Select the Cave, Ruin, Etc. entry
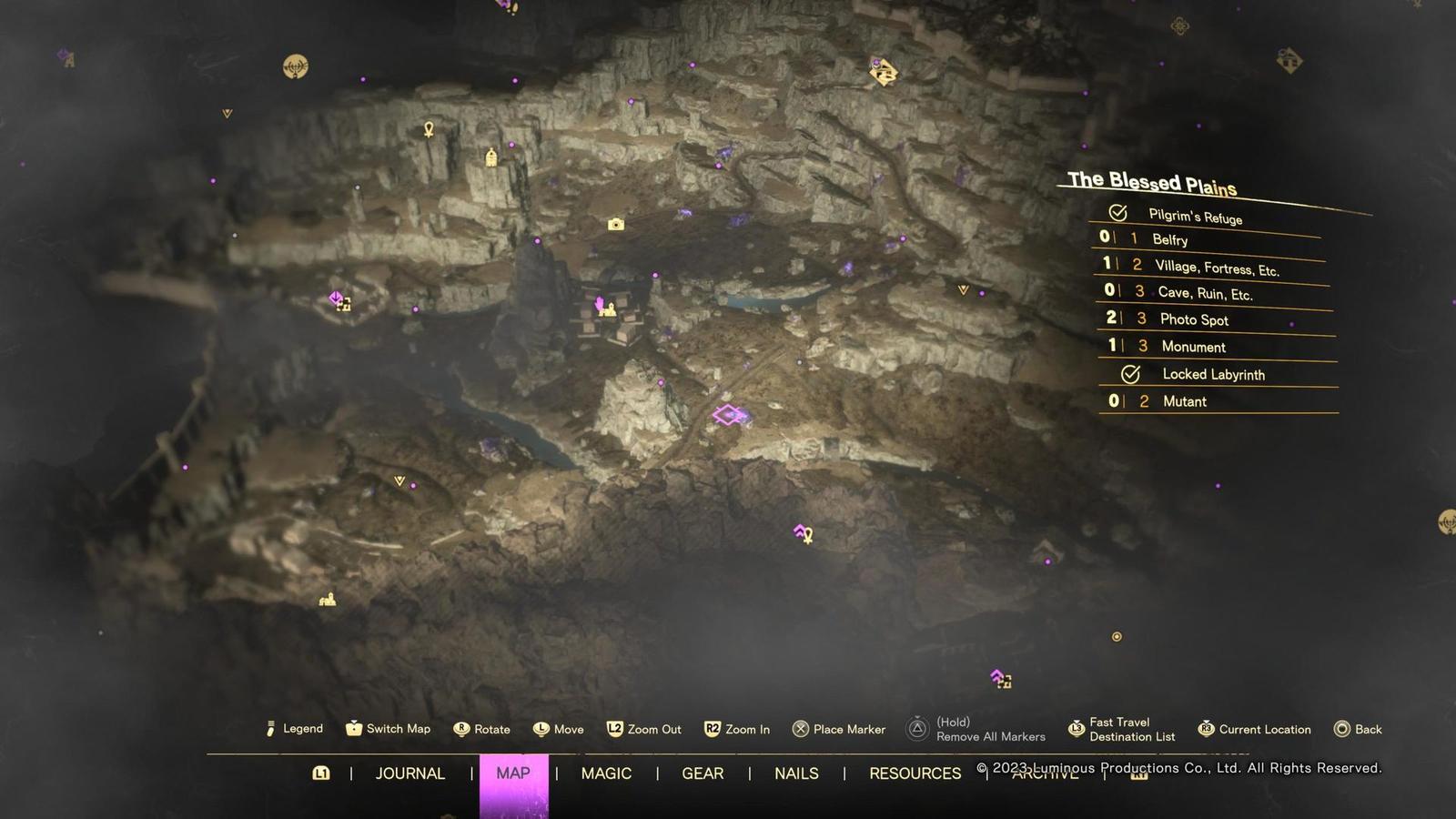This screenshot has height=819, width=1456. point(1205,293)
